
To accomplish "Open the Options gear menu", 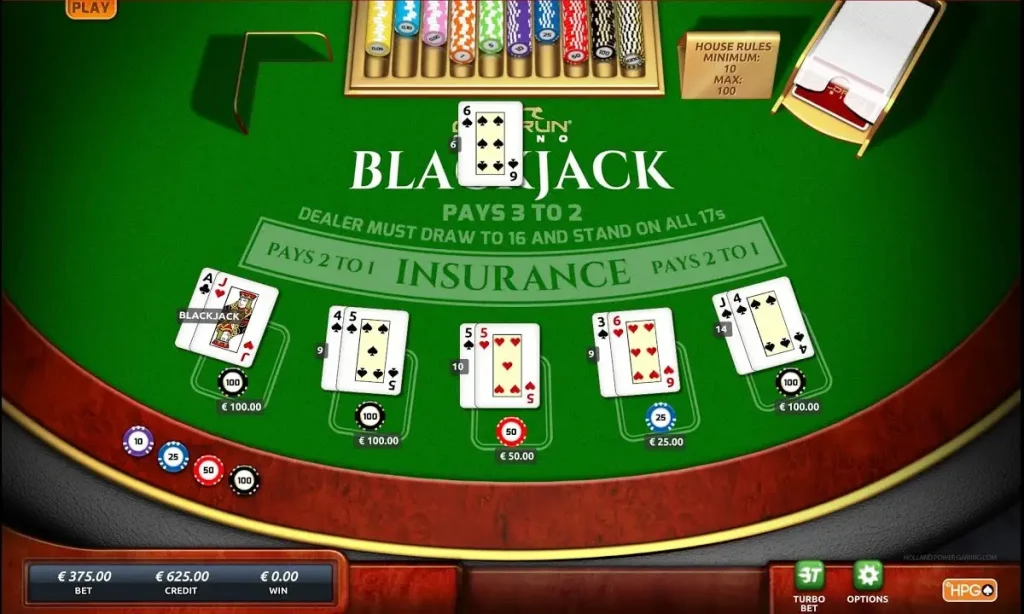I will tap(867, 575).
